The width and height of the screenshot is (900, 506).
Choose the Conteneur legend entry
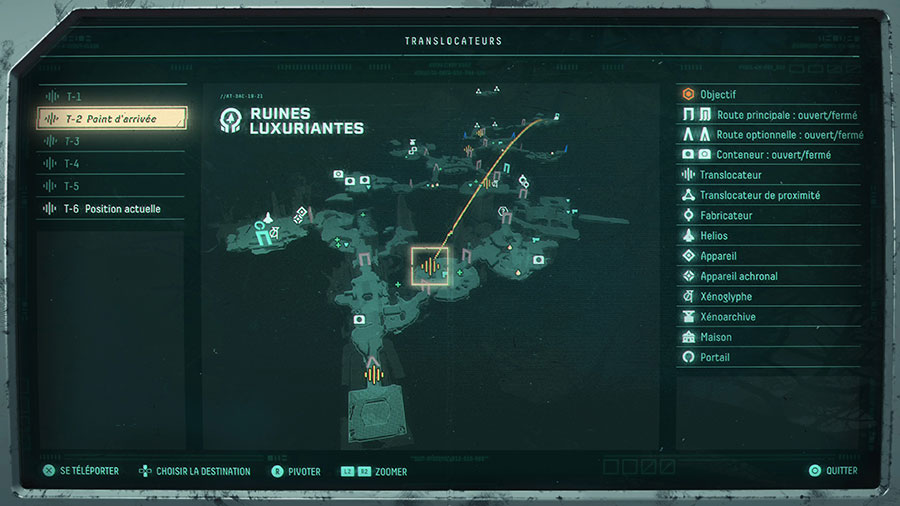(x=768, y=155)
